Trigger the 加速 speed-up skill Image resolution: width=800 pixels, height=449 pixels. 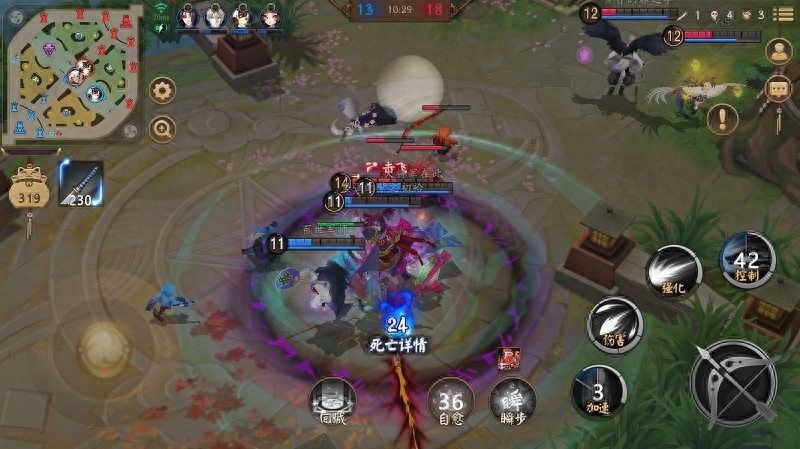[598, 391]
